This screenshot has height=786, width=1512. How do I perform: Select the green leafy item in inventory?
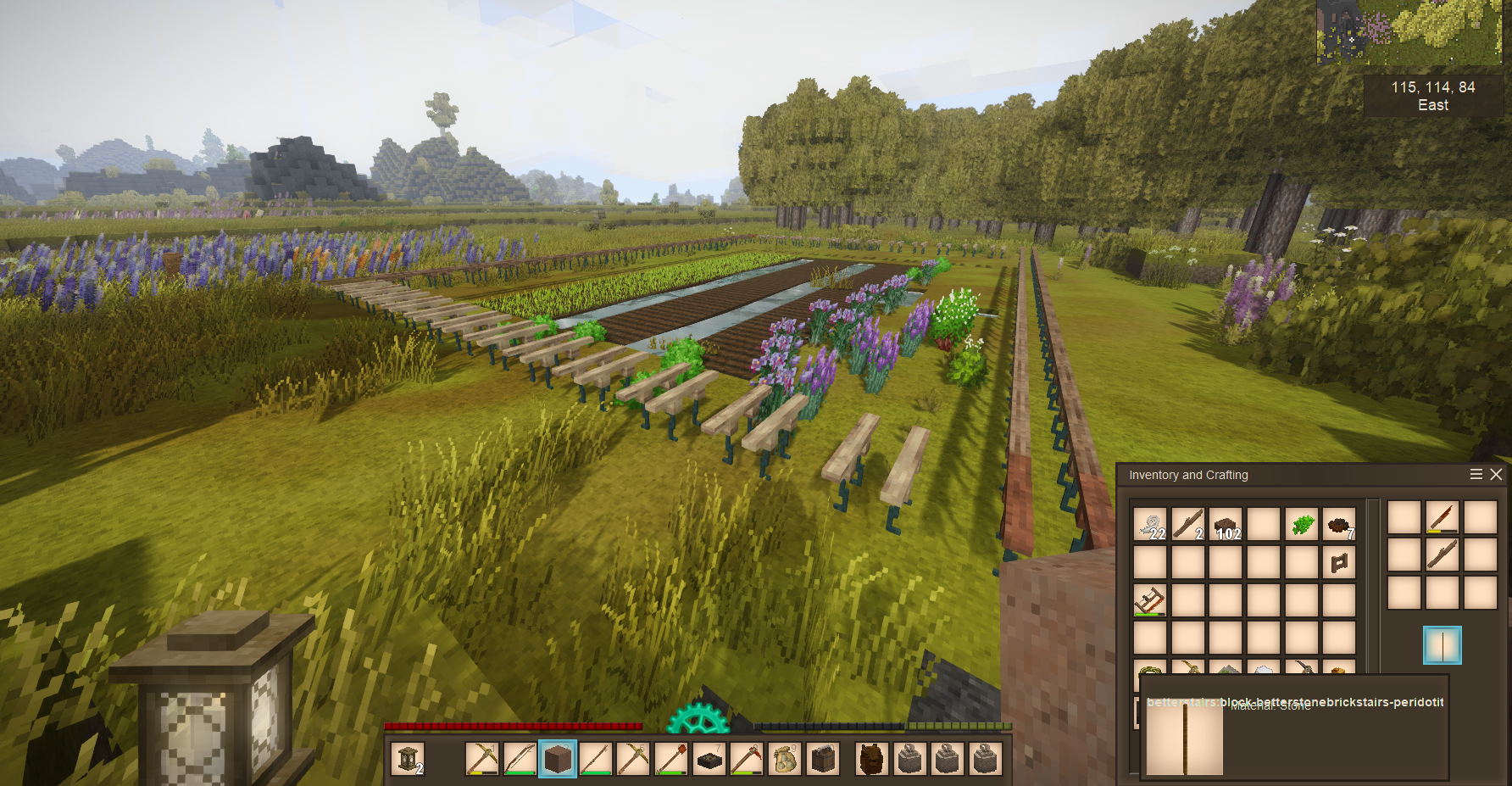[1302, 525]
